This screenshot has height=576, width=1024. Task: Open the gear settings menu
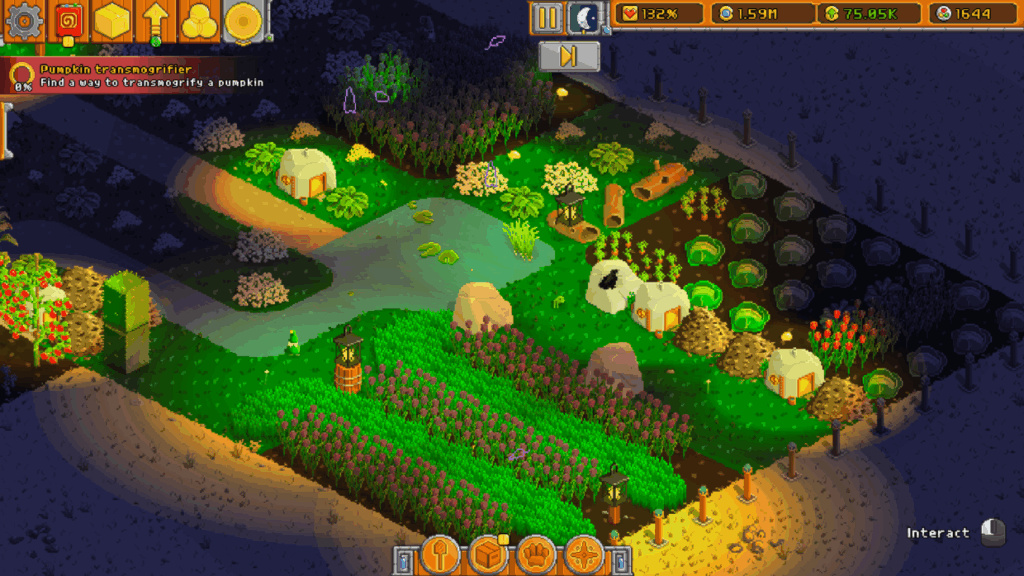click(22, 20)
